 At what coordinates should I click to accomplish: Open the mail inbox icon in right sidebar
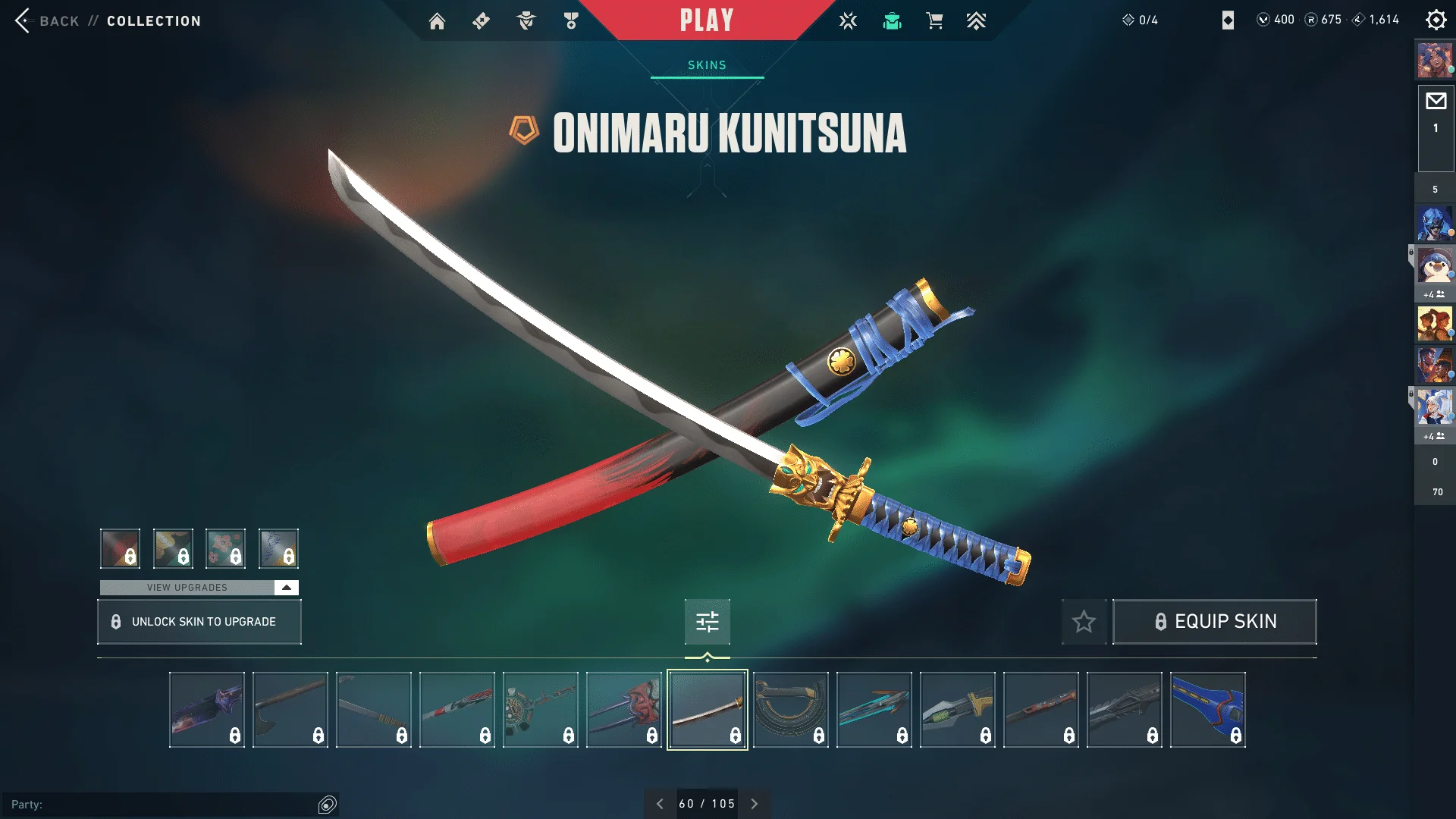click(1435, 101)
